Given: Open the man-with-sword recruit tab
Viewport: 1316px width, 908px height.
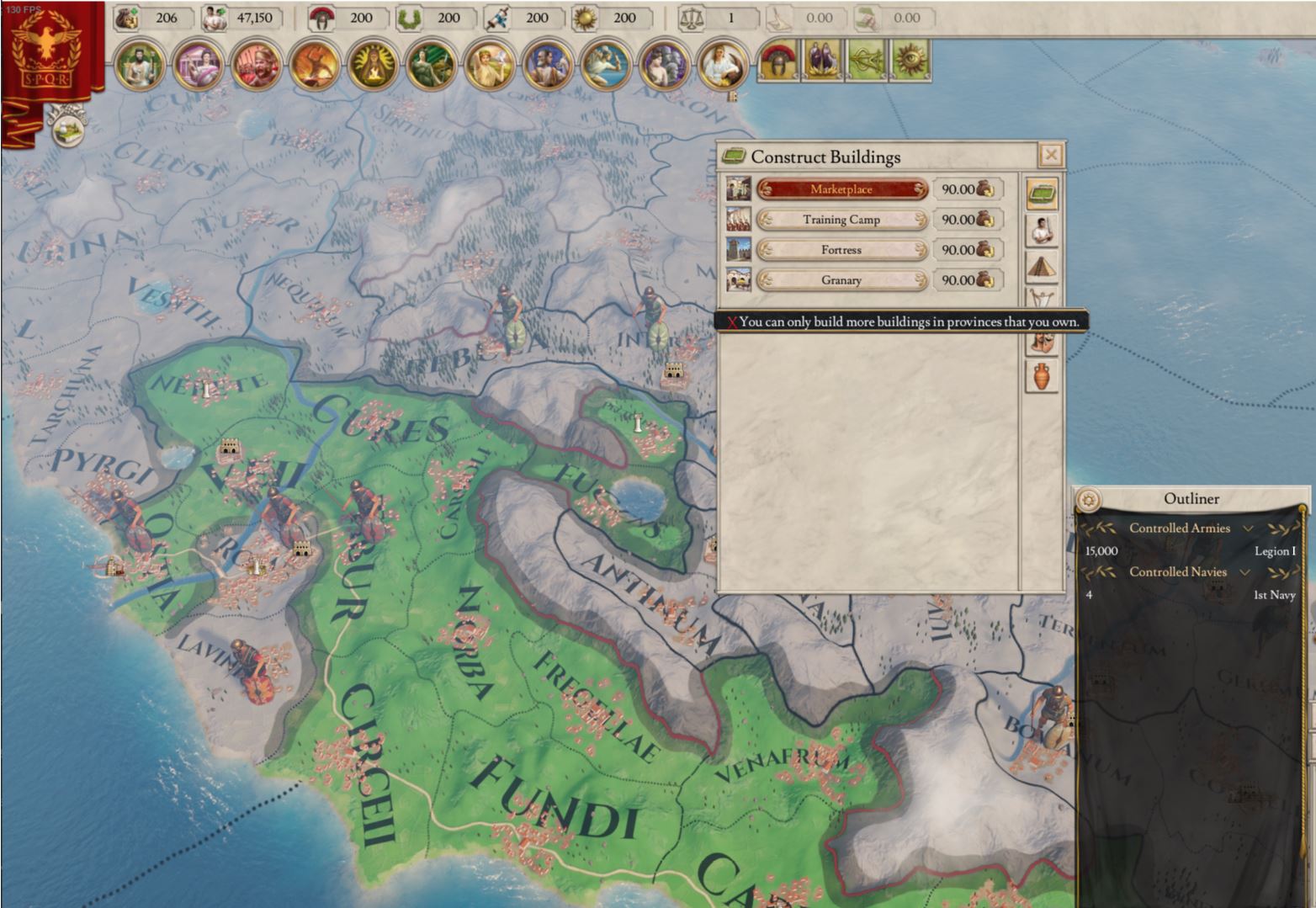Looking at the screenshot, I should (x=1042, y=230).
